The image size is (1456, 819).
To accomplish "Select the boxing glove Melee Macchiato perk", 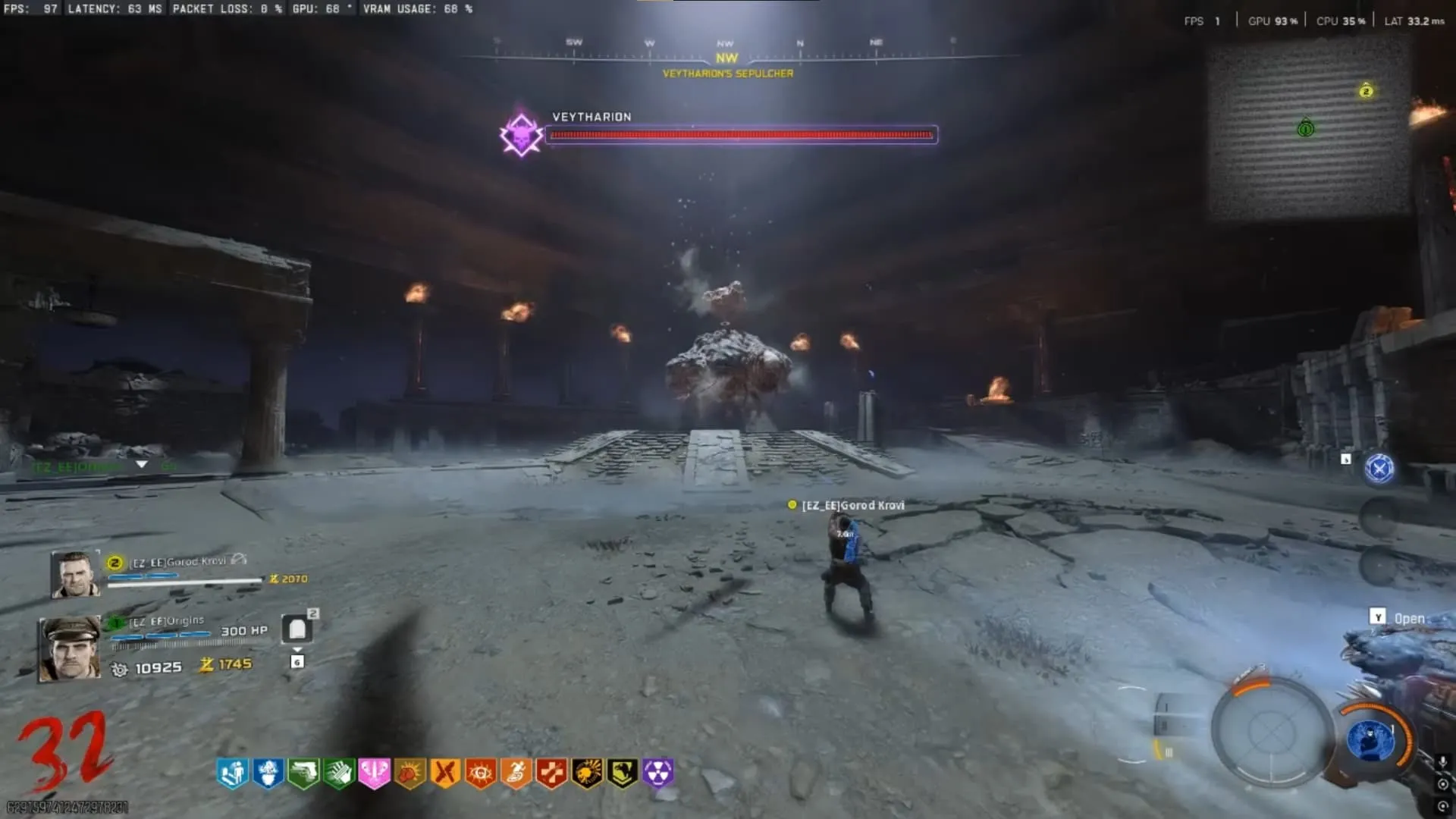I will [409, 773].
